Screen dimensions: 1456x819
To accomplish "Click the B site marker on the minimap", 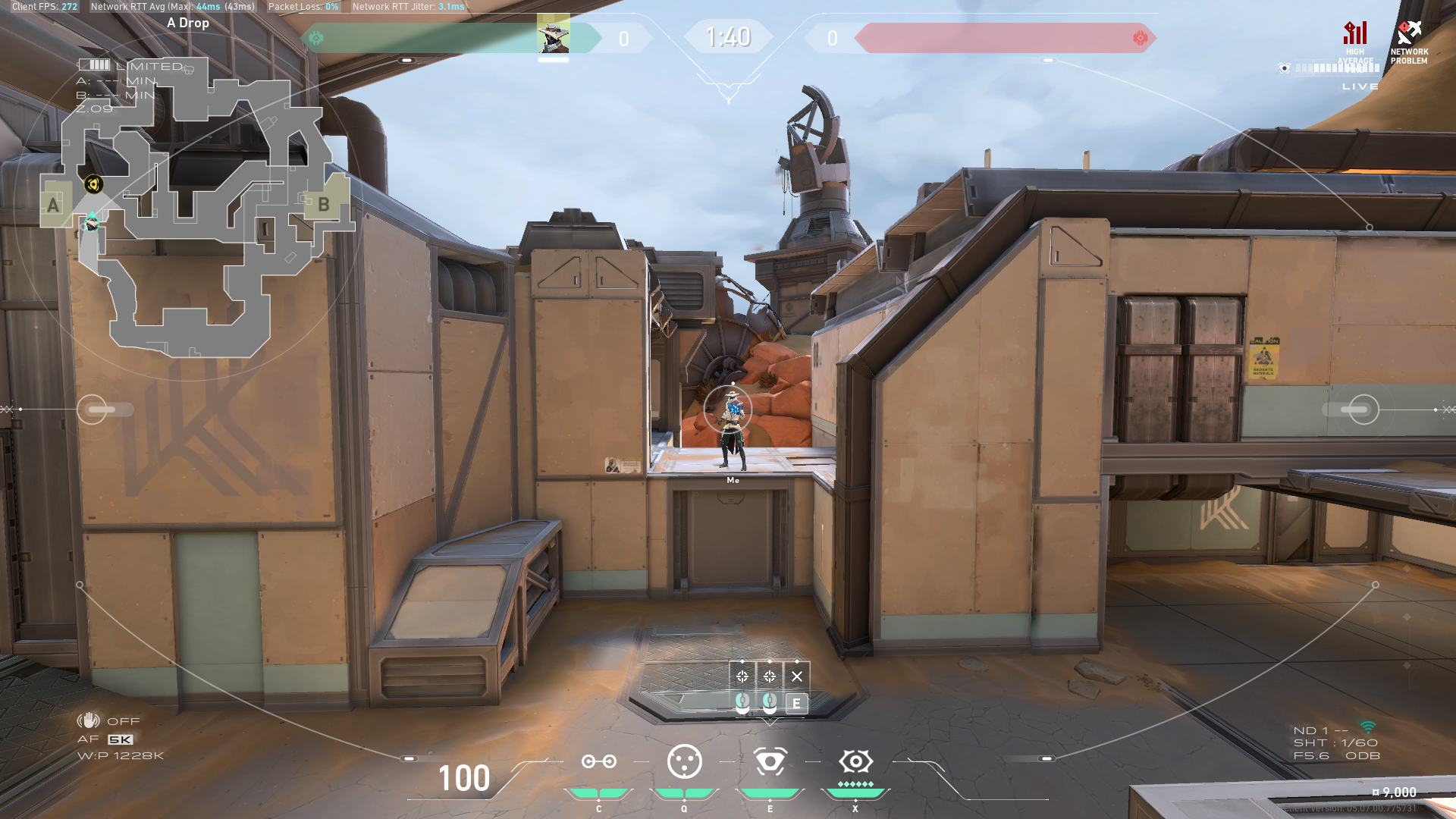I will 325,204.
